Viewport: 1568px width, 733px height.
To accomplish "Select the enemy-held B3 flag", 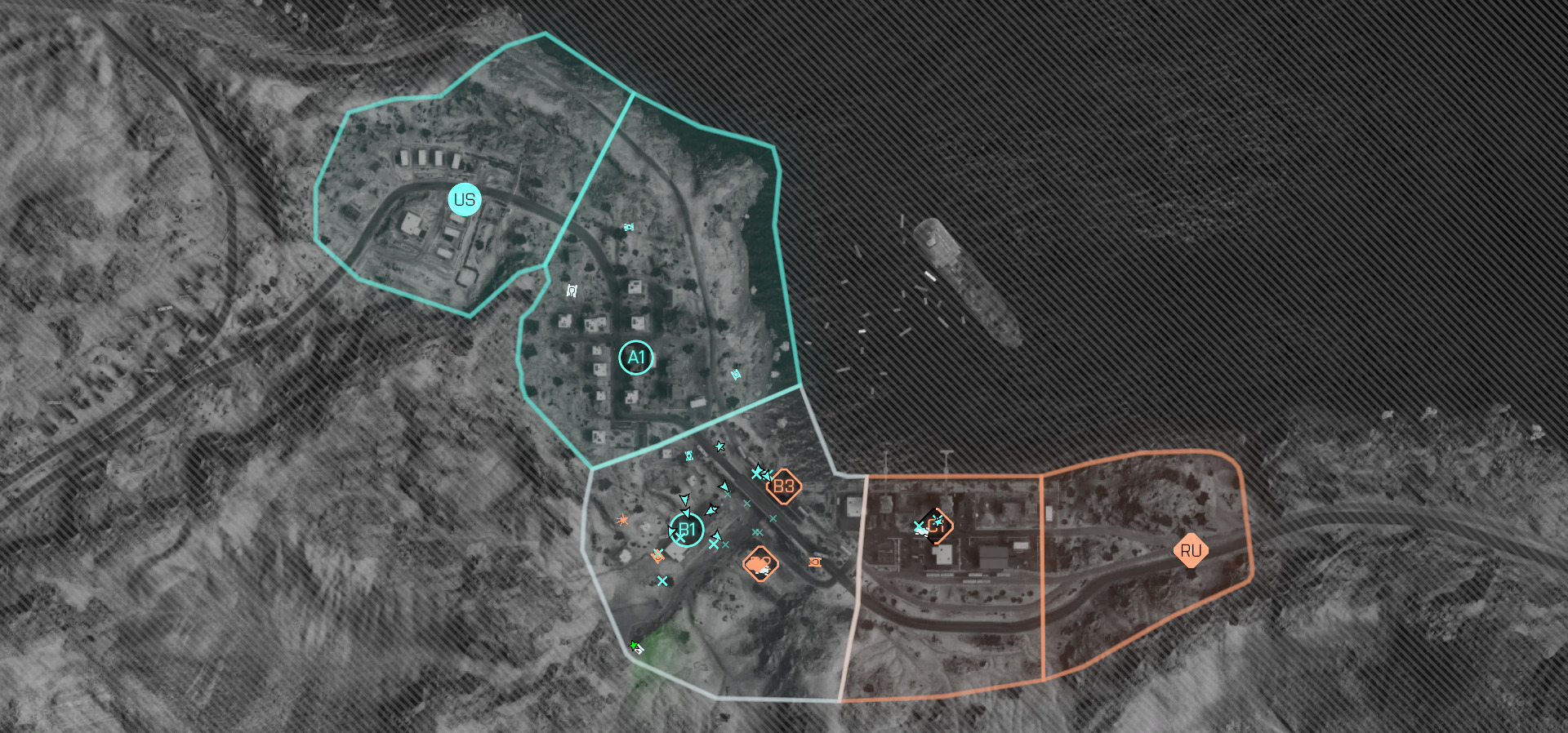I will (784, 485).
